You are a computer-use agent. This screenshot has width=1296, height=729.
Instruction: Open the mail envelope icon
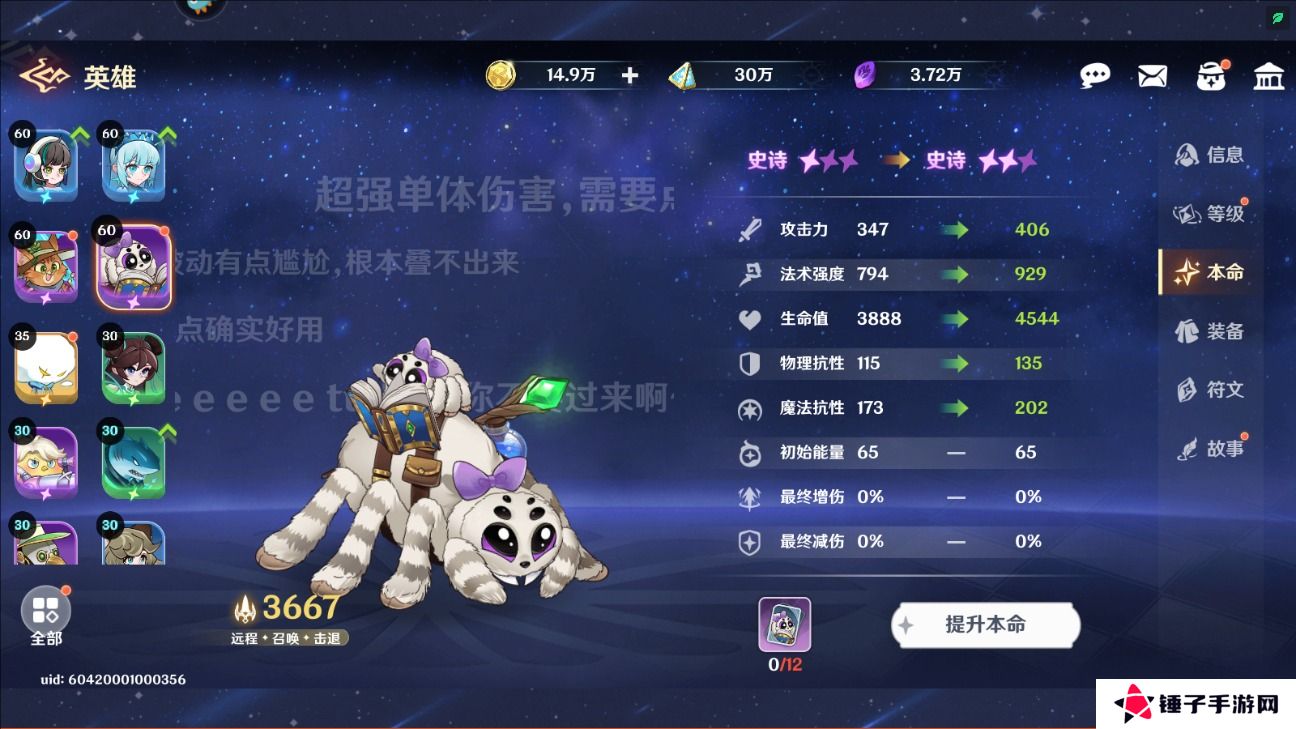[x=1152, y=75]
